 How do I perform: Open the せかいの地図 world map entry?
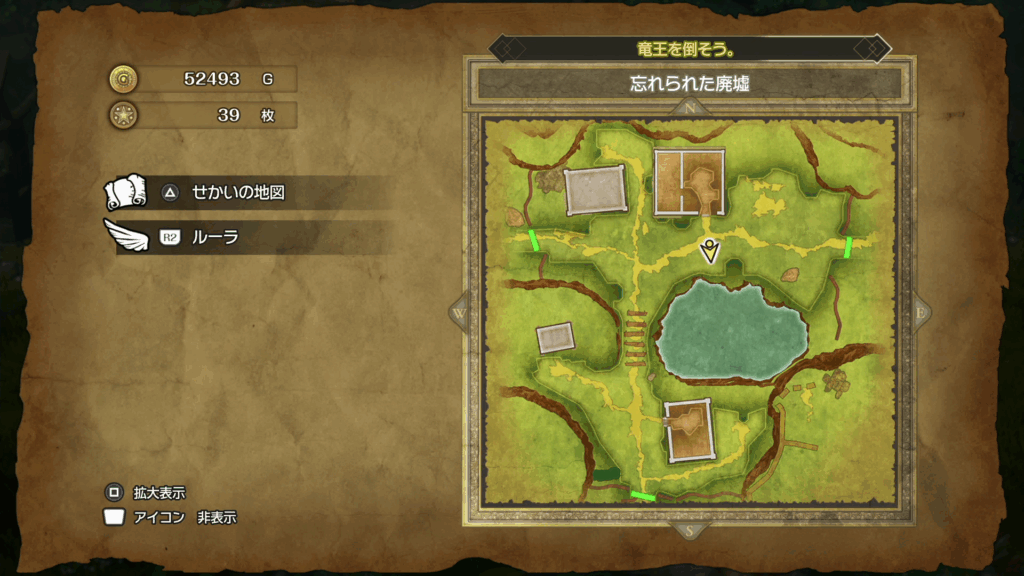pyautogui.click(x=238, y=192)
